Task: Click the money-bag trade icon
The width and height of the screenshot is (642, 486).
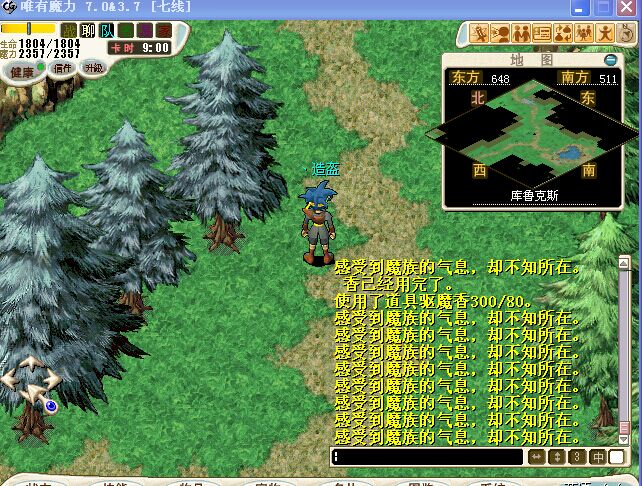Action: point(563,34)
